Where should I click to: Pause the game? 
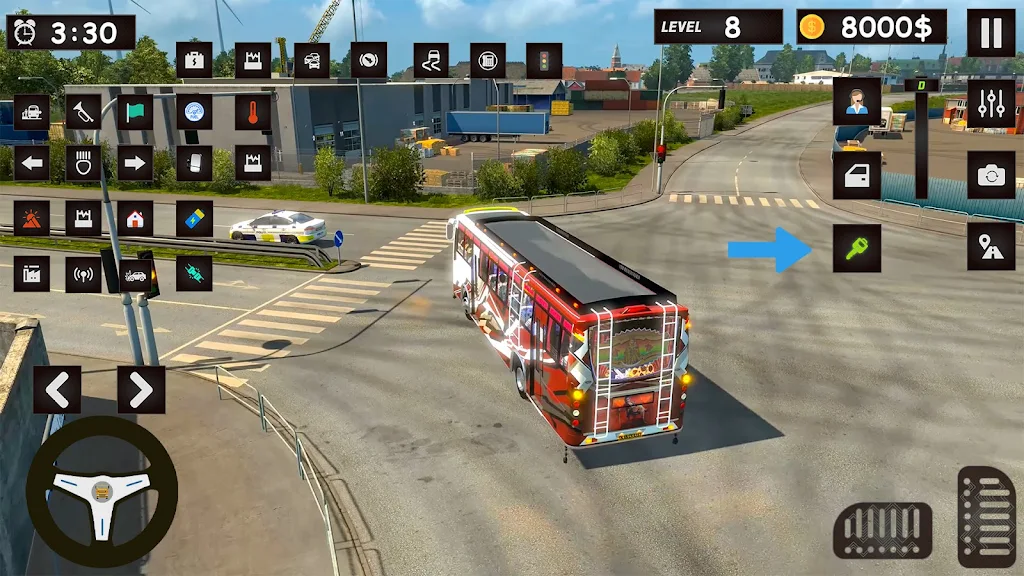coord(990,33)
